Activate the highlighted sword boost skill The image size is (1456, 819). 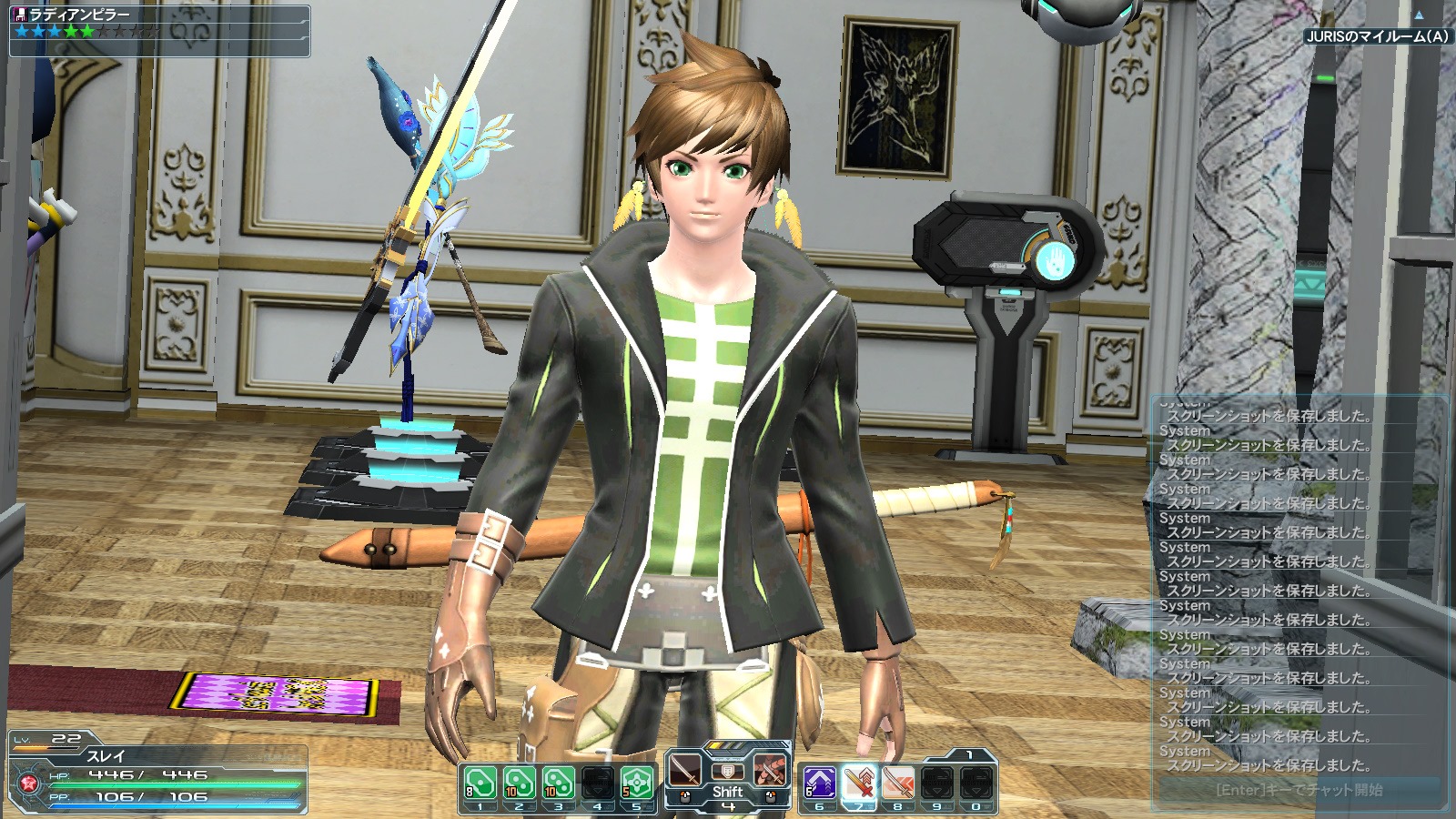(x=858, y=784)
